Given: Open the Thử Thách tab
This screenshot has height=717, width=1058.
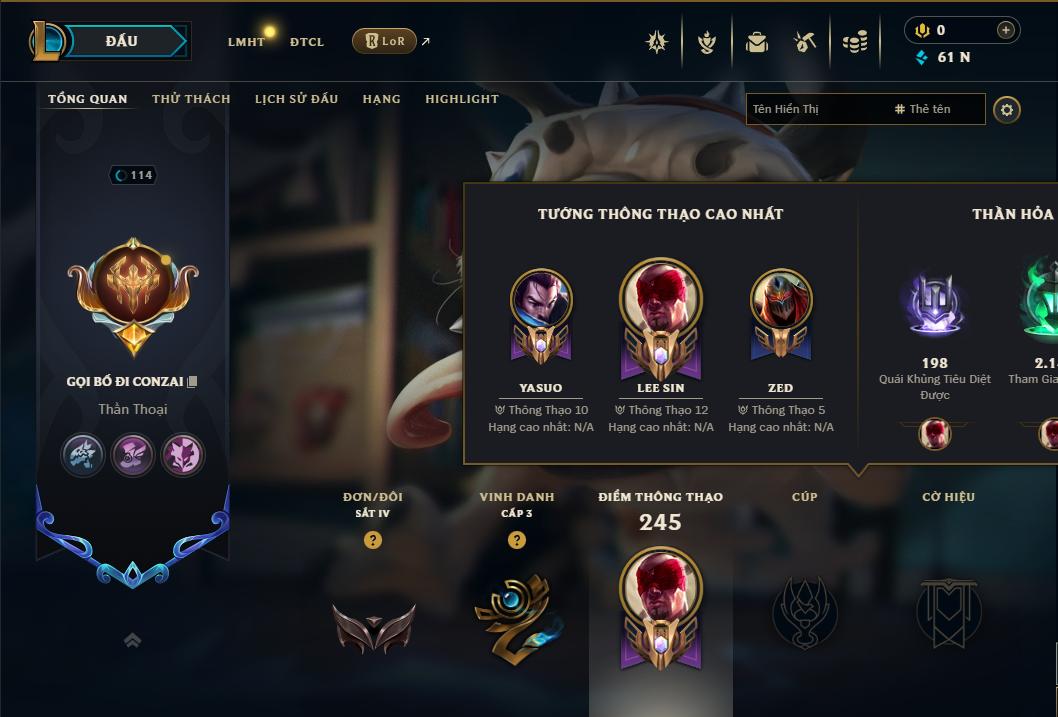Looking at the screenshot, I should coord(191,99).
